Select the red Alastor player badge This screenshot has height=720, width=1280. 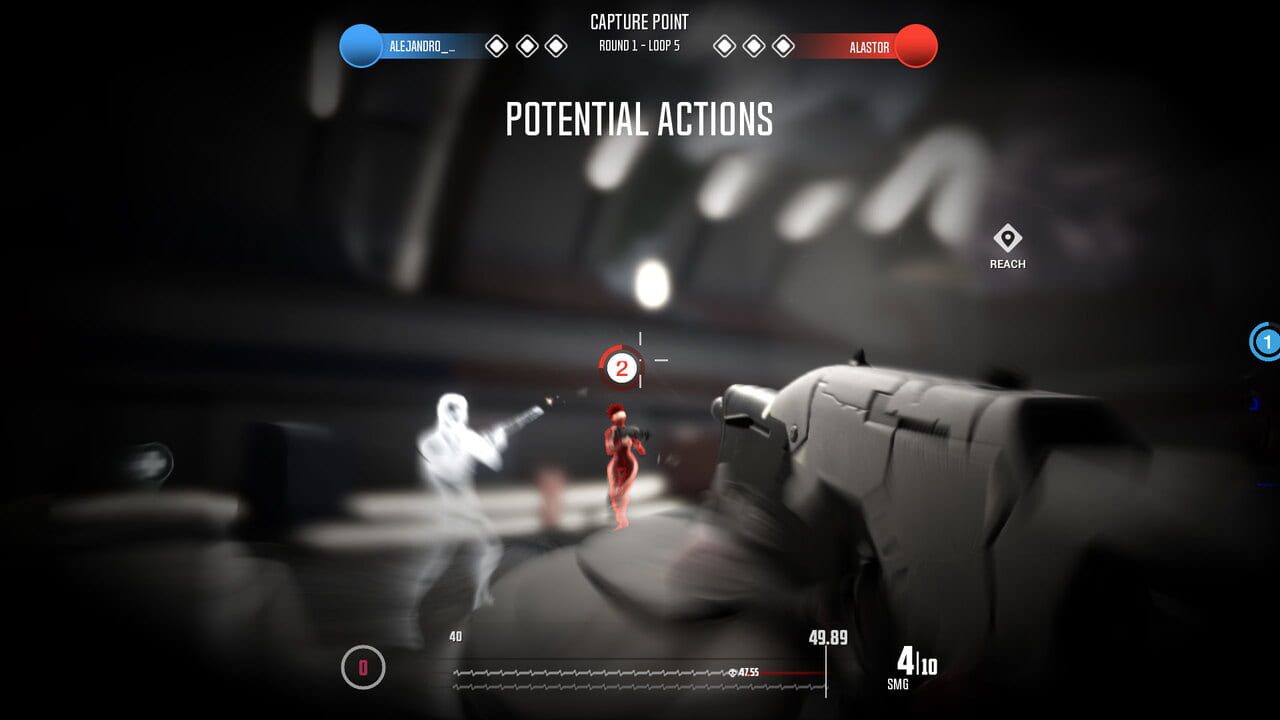915,46
